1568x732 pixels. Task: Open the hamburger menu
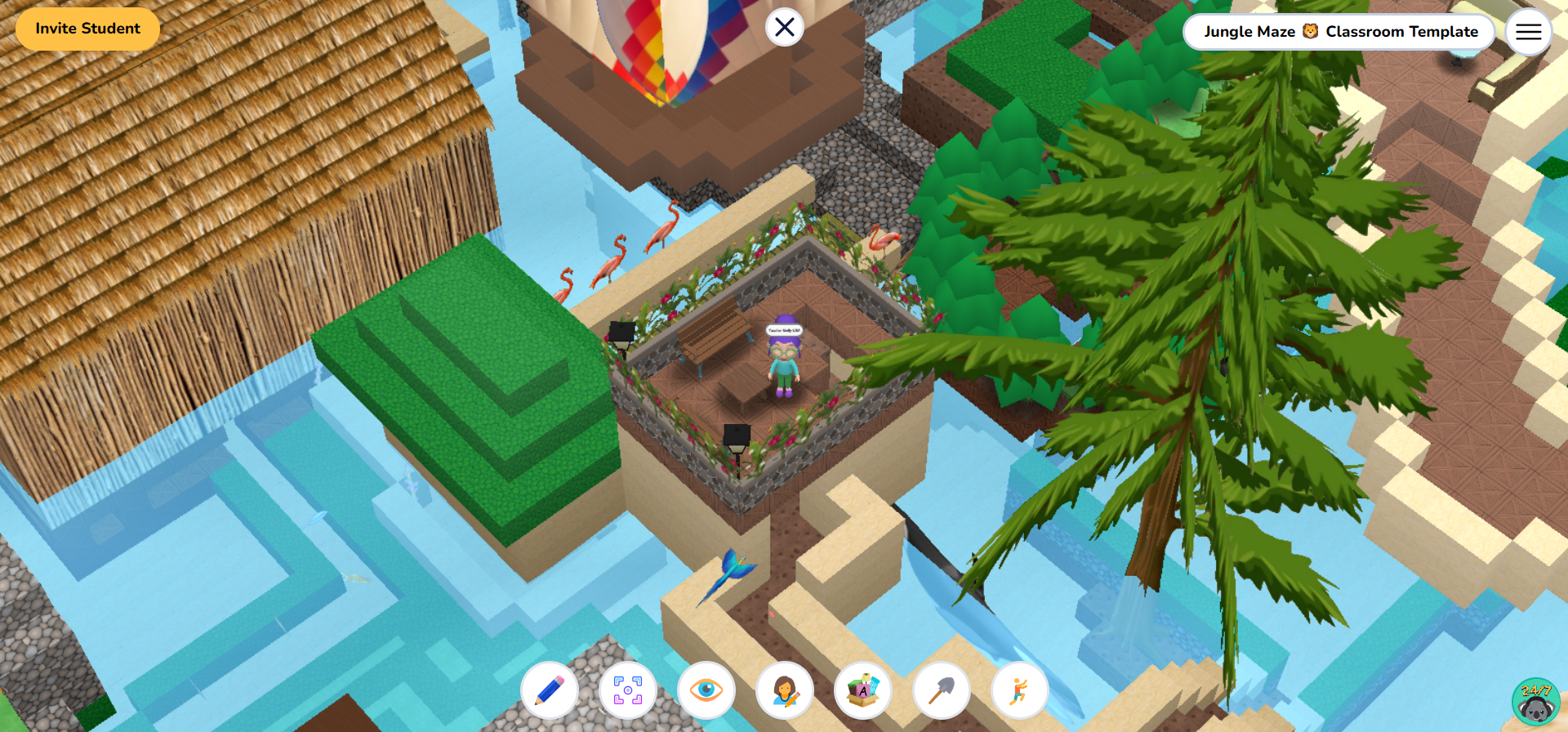1528,32
